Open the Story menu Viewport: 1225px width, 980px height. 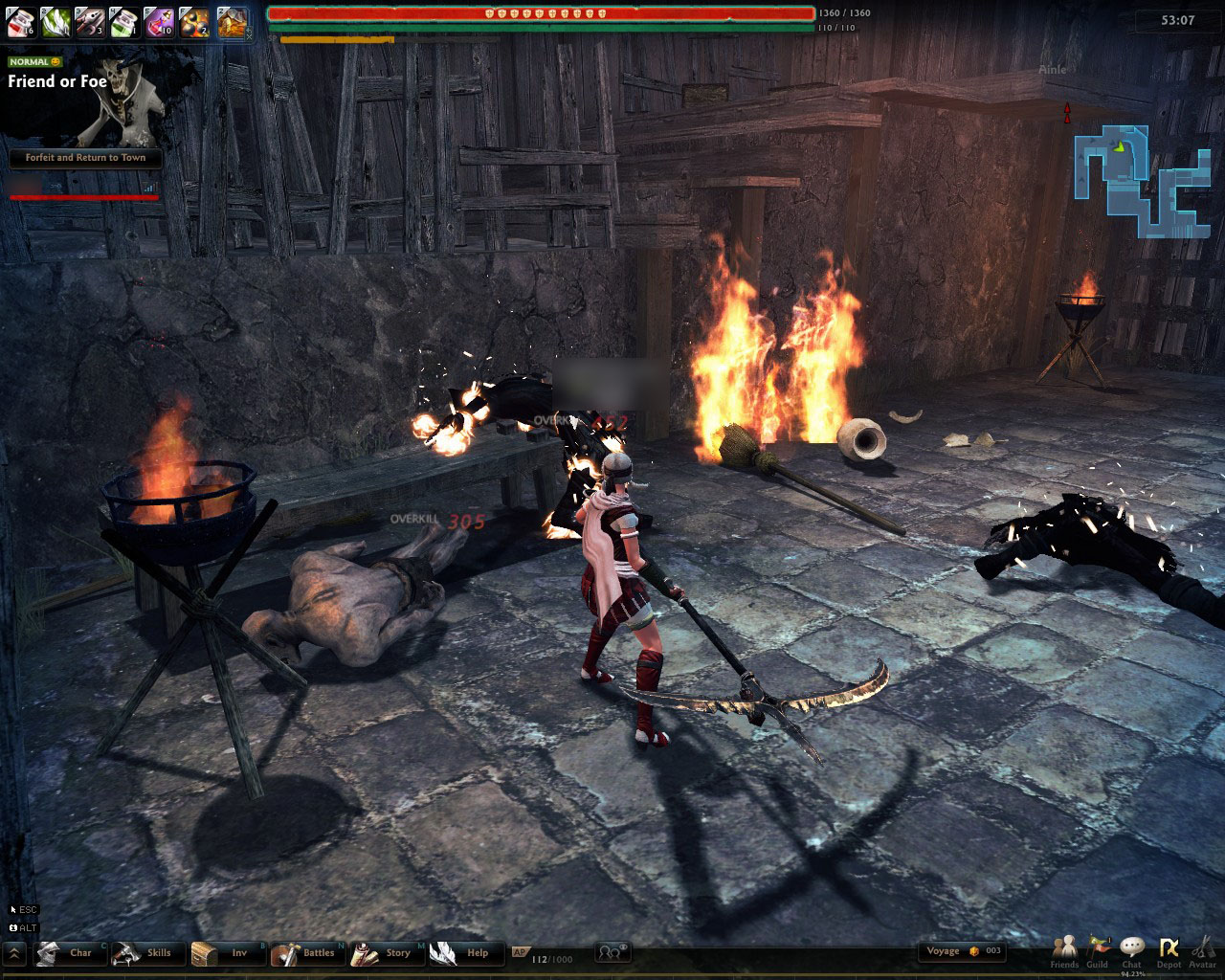tap(386, 953)
